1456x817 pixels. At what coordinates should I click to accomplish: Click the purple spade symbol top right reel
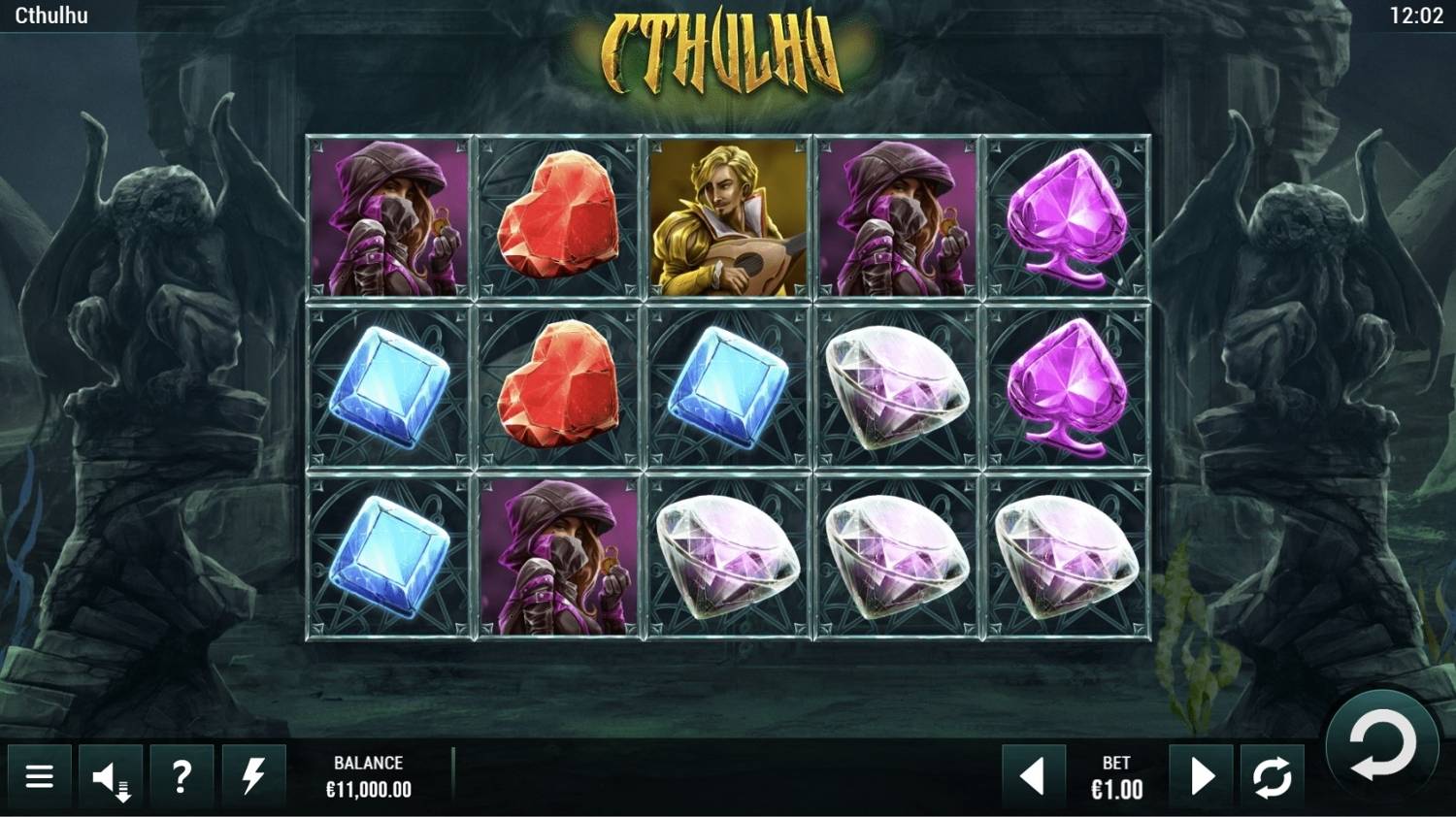pyautogui.click(x=1063, y=220)
